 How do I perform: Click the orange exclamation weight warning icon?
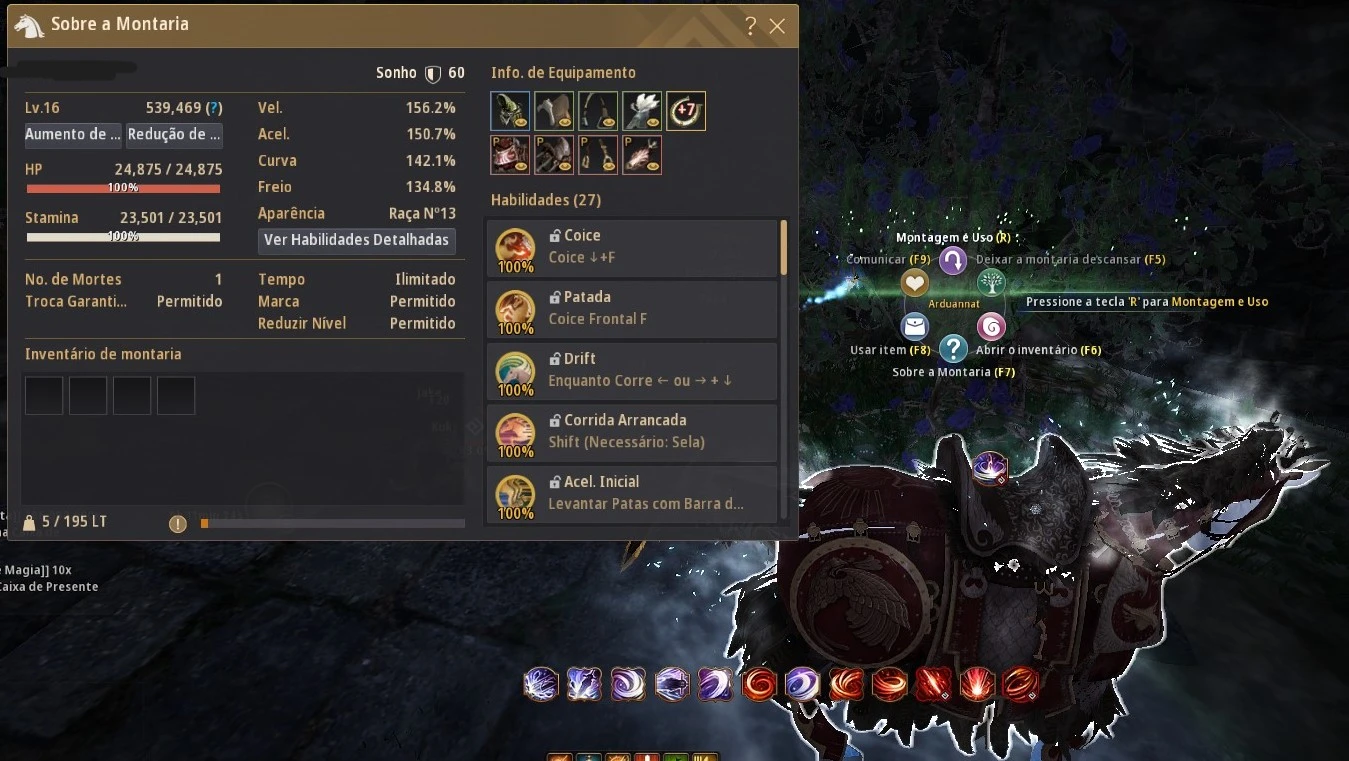(178, 523)
